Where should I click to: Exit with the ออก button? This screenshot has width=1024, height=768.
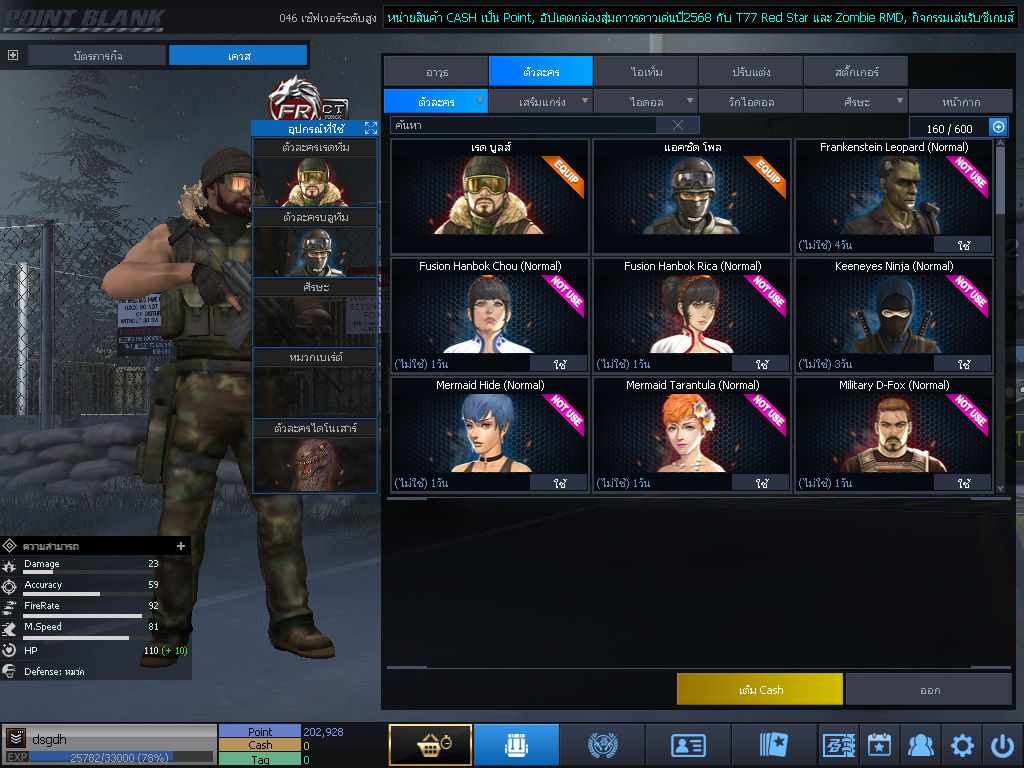[x=929, y=689]
